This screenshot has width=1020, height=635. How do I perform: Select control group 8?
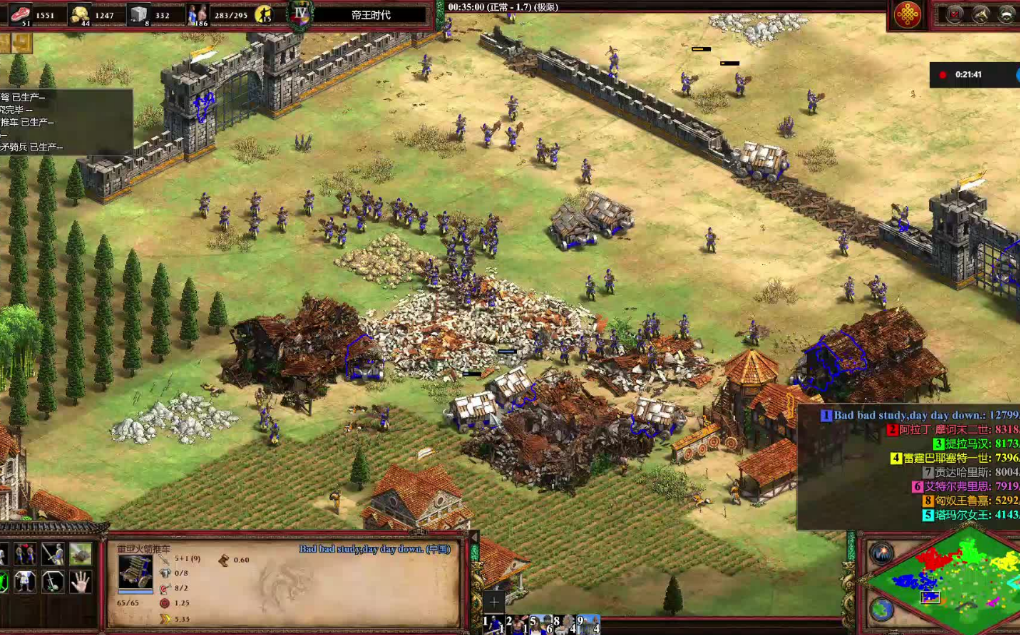tap(565, 624)
